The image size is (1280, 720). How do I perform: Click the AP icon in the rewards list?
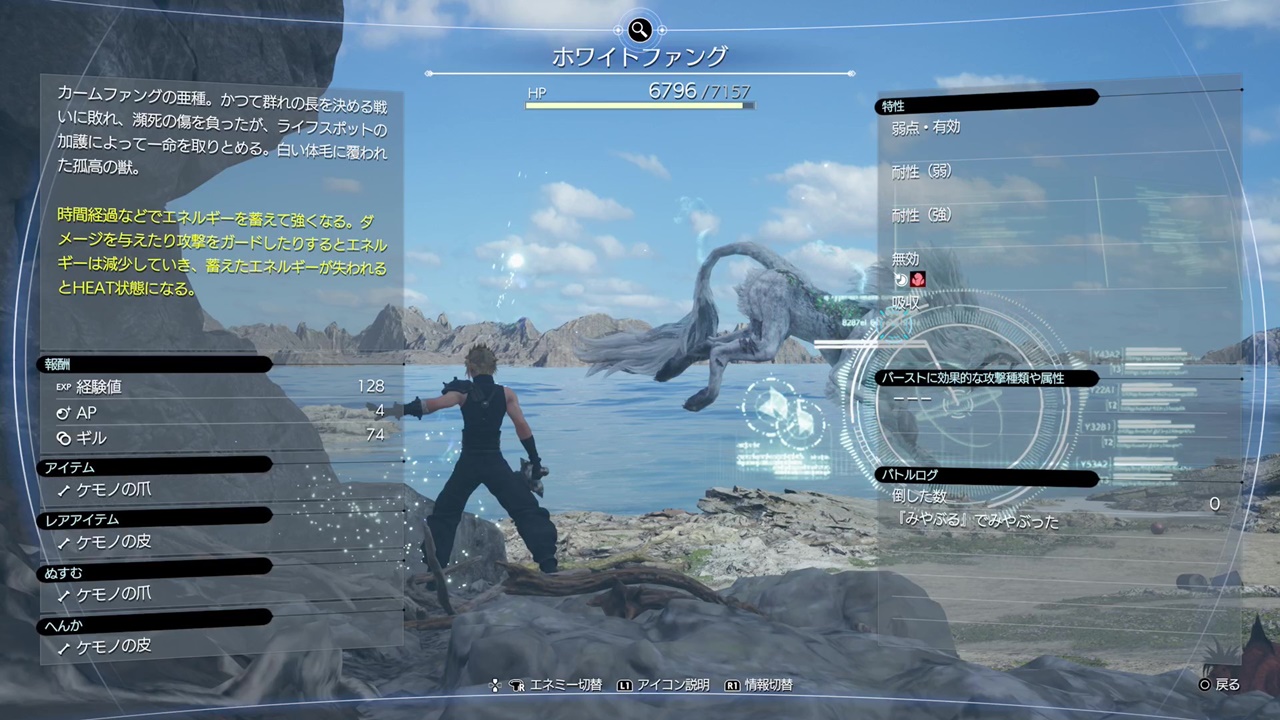pos(63,412)
